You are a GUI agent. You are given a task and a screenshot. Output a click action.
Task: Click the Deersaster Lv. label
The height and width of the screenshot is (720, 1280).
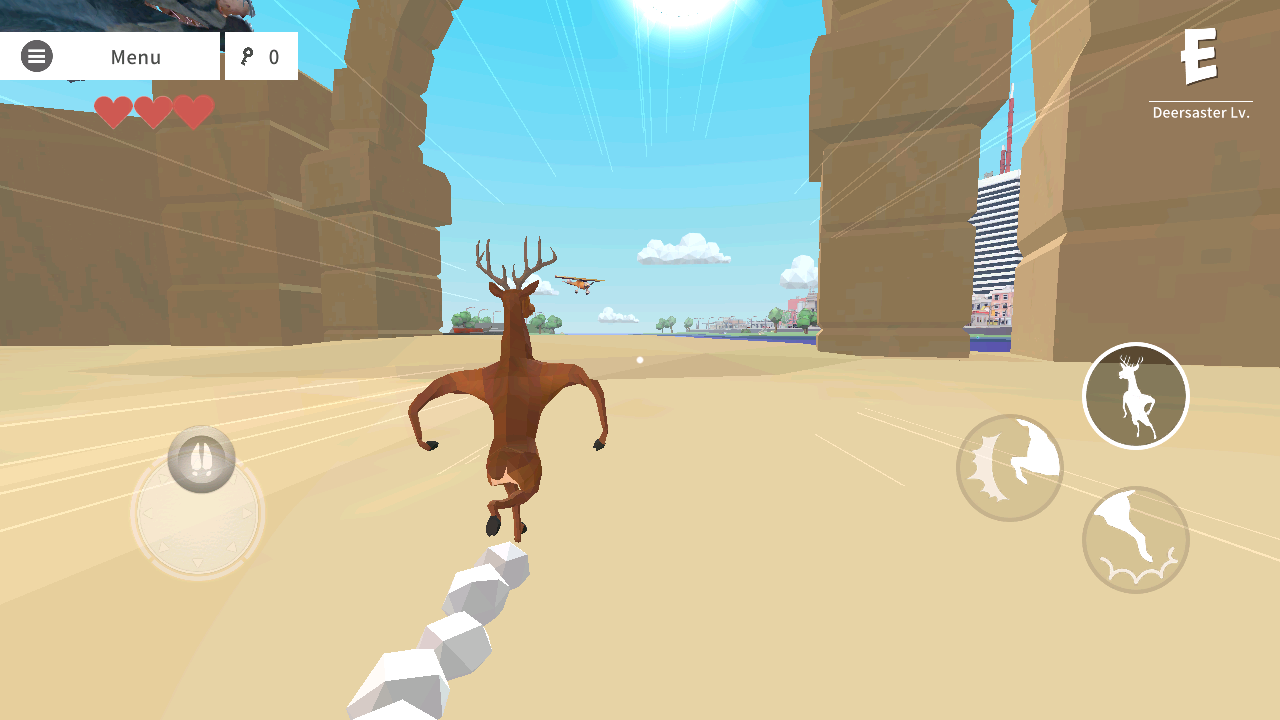(1200, 112)
